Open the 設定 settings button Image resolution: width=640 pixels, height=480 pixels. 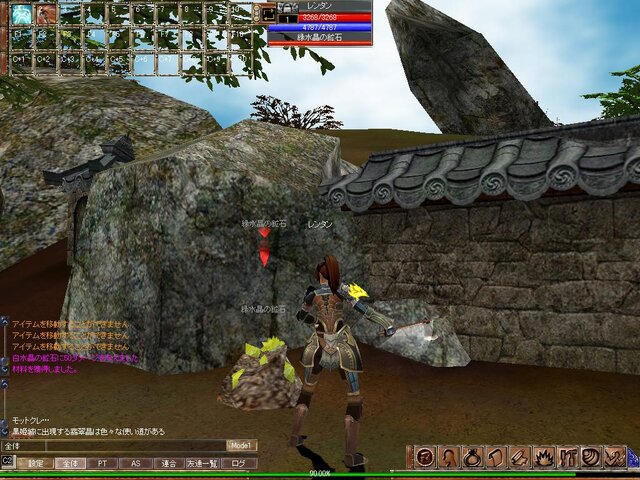(x=36, y=463)
